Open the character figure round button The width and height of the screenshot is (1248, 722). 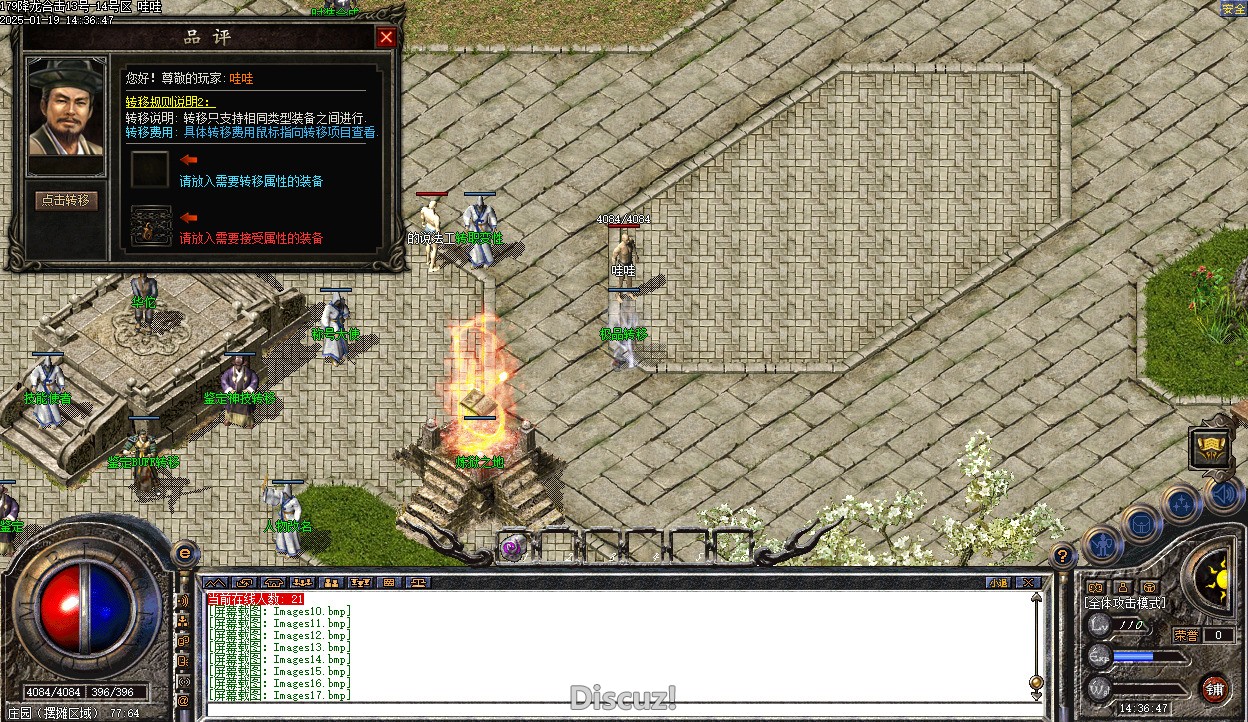[1103, 545]
